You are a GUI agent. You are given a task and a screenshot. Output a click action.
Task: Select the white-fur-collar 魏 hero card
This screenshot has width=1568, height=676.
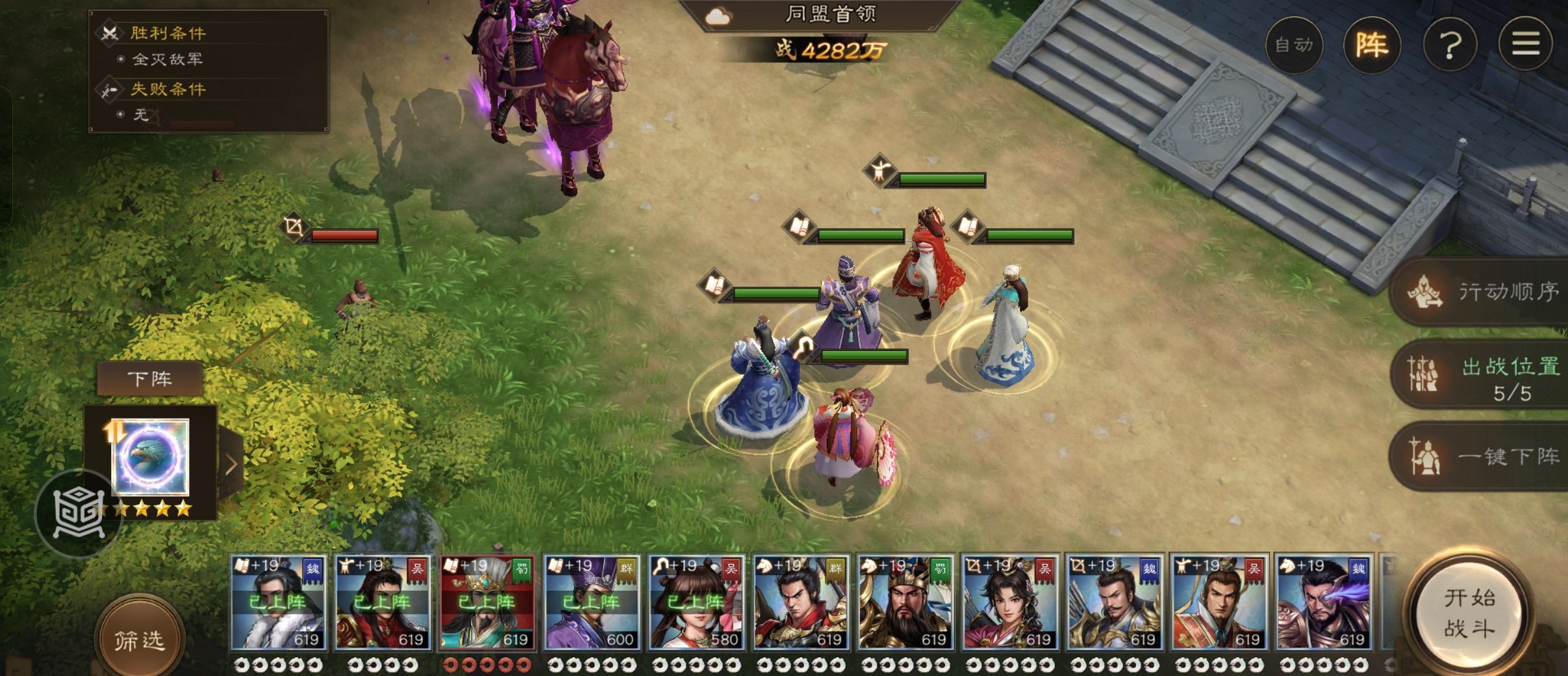[278, 603]
